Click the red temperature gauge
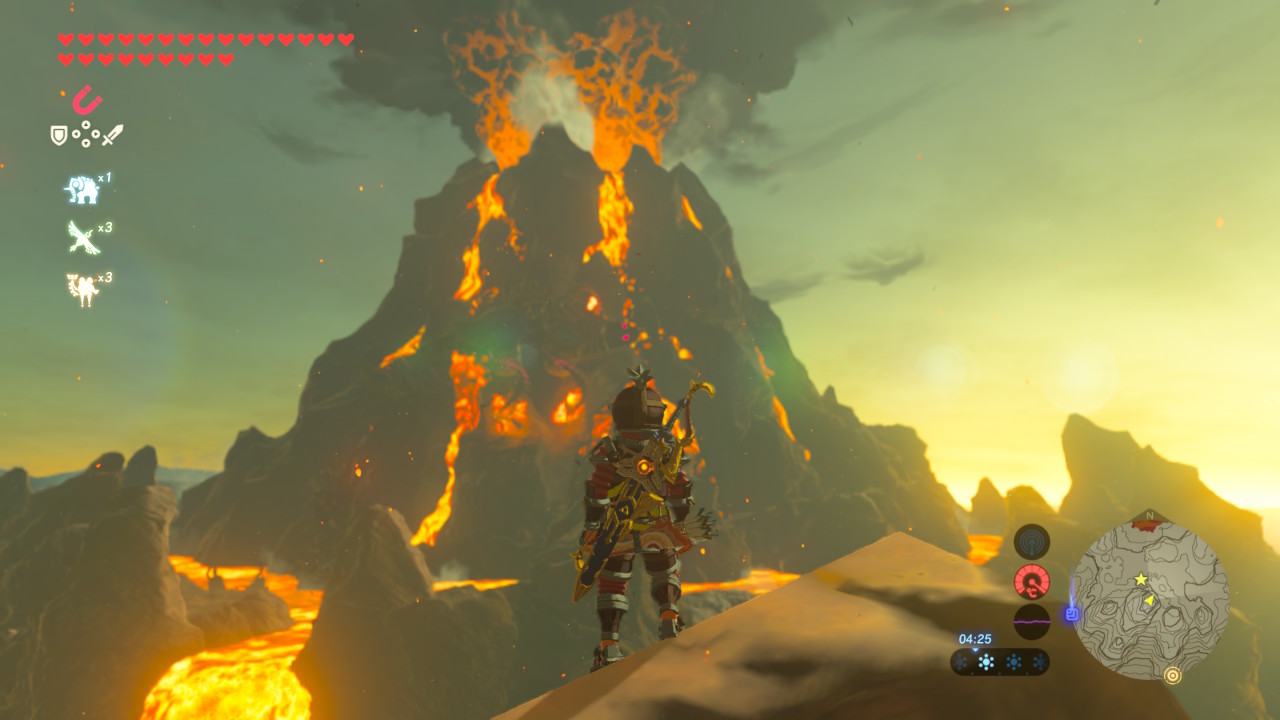 1032,581
